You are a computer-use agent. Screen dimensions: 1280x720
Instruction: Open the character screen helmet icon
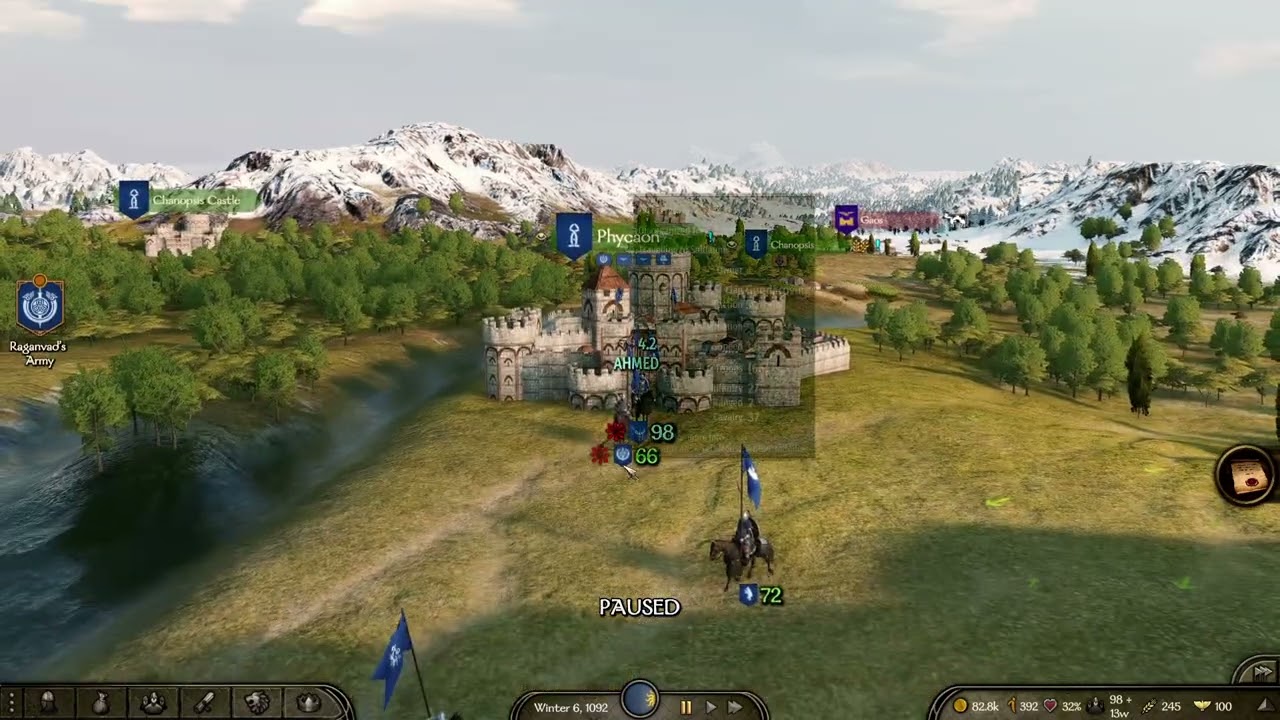click(x=47, y=703)
